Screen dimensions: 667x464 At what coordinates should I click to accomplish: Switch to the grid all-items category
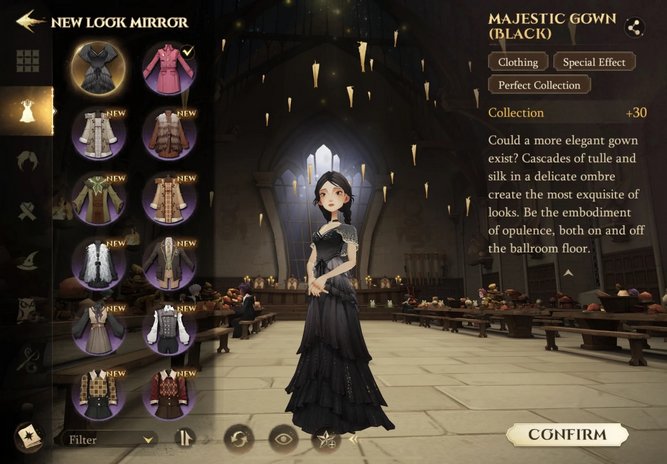point(28,60)
